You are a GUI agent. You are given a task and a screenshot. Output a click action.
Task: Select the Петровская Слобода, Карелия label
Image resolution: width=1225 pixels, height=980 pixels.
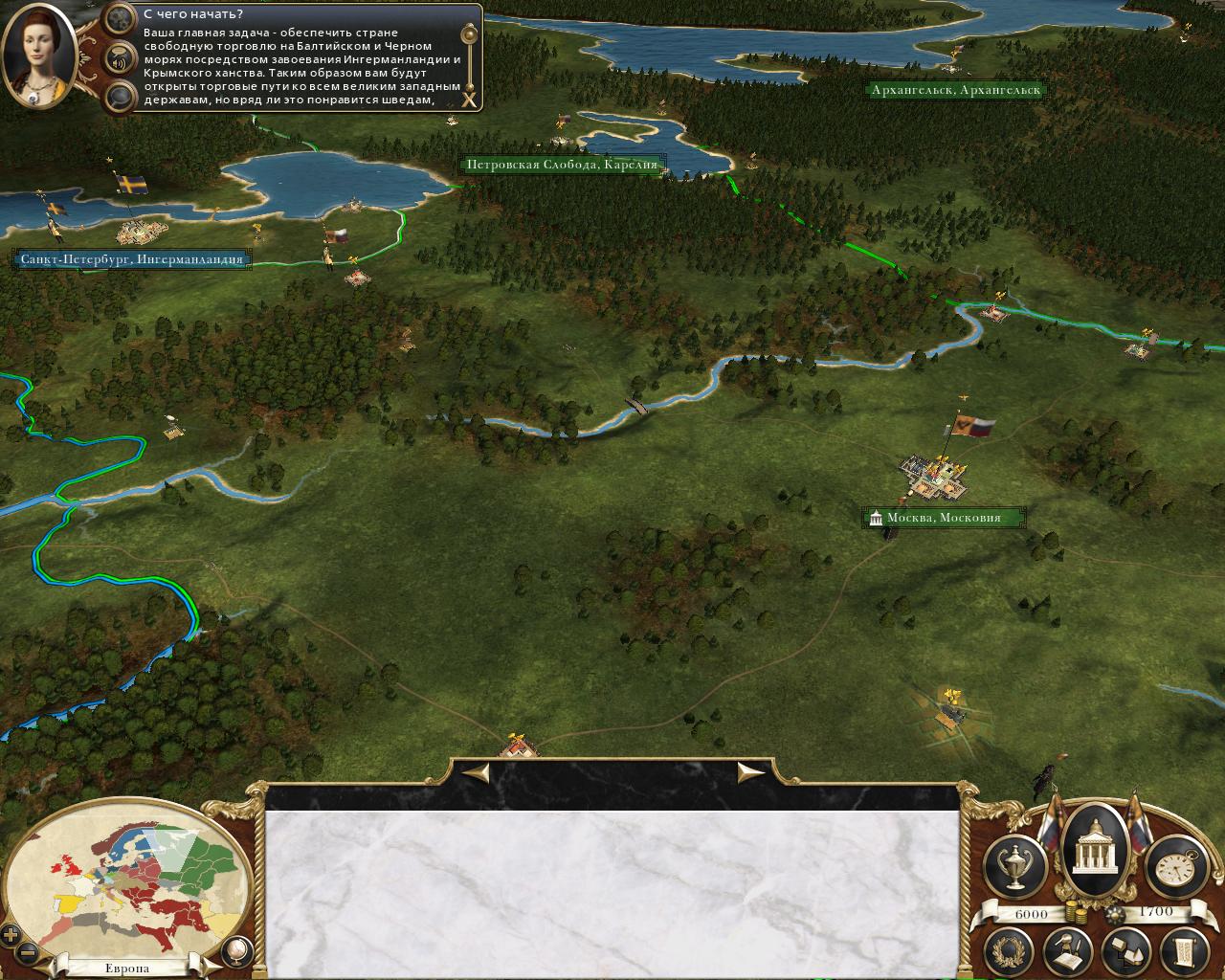[x=563, y=165]
